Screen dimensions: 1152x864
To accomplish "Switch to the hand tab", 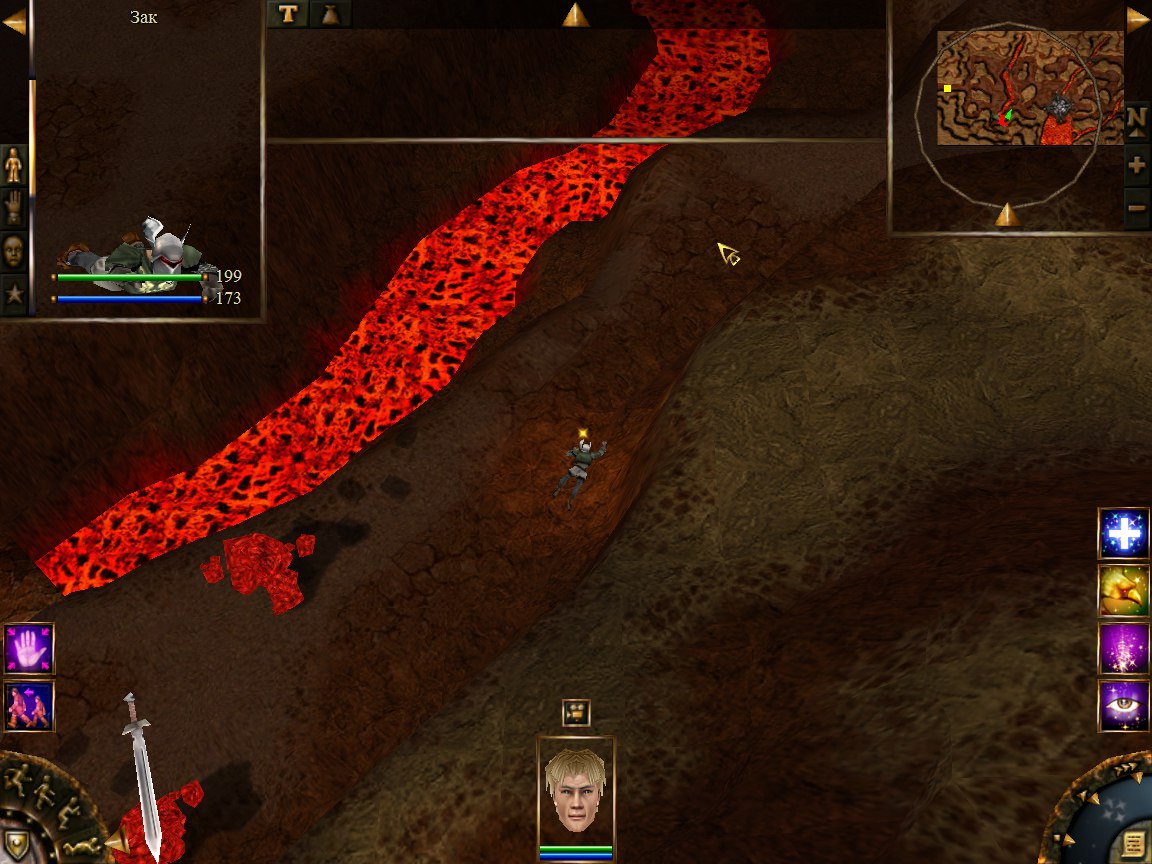I will click(x=14, y=207).
